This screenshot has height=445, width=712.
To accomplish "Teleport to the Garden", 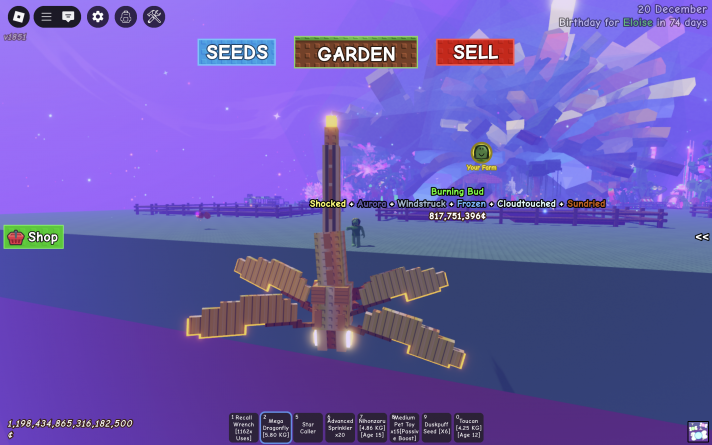I will point(356,53).
